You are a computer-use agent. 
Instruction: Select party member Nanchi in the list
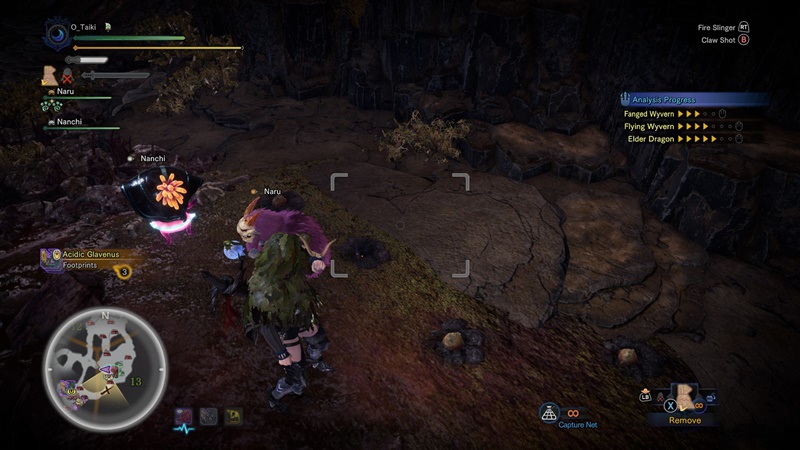click(70, 122)
